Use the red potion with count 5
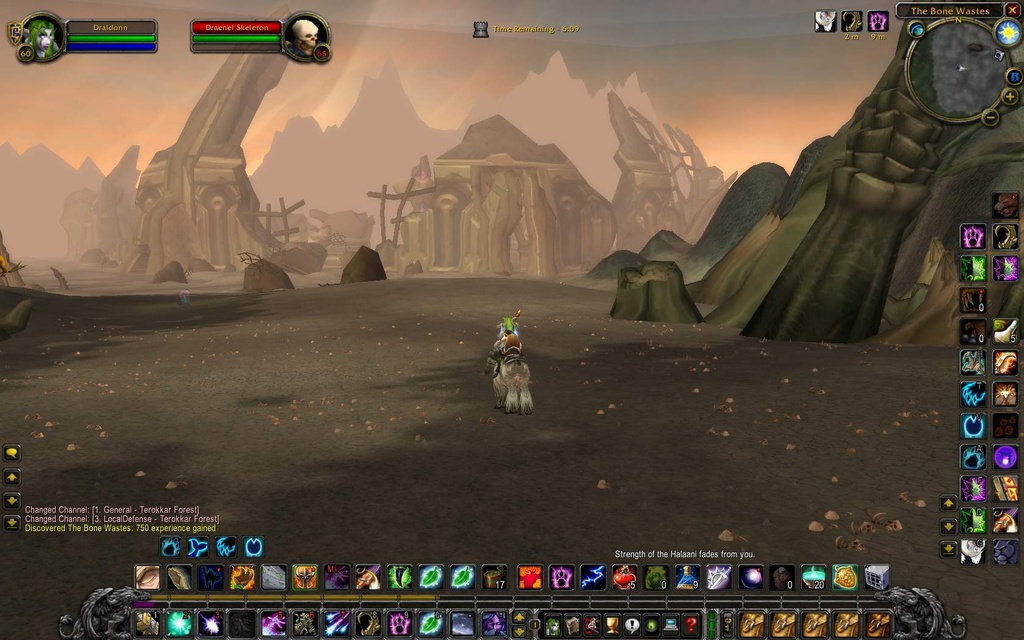The image size is (1024, 640). tap(625, 577)
